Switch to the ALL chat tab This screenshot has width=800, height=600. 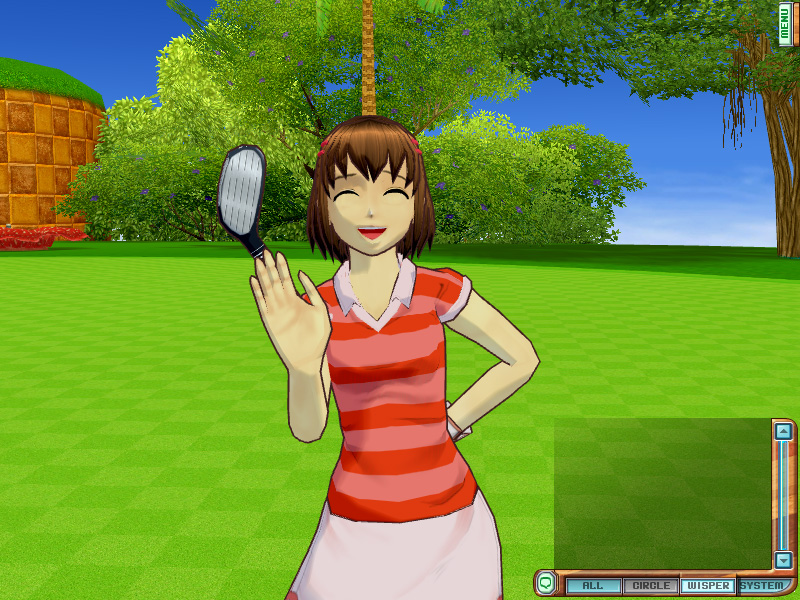[593, 586]
